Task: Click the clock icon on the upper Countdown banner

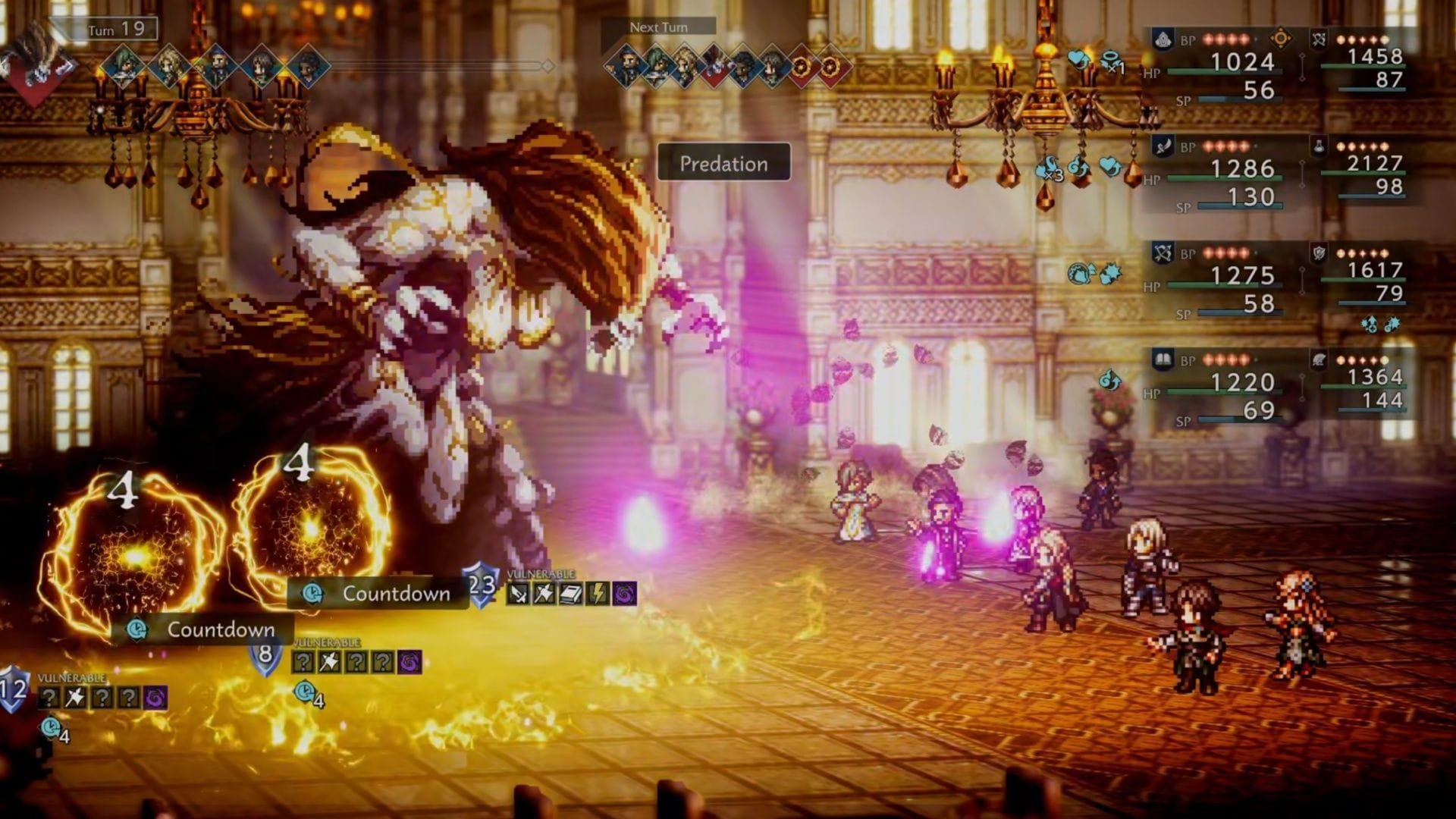Action: tap(313, 595)
